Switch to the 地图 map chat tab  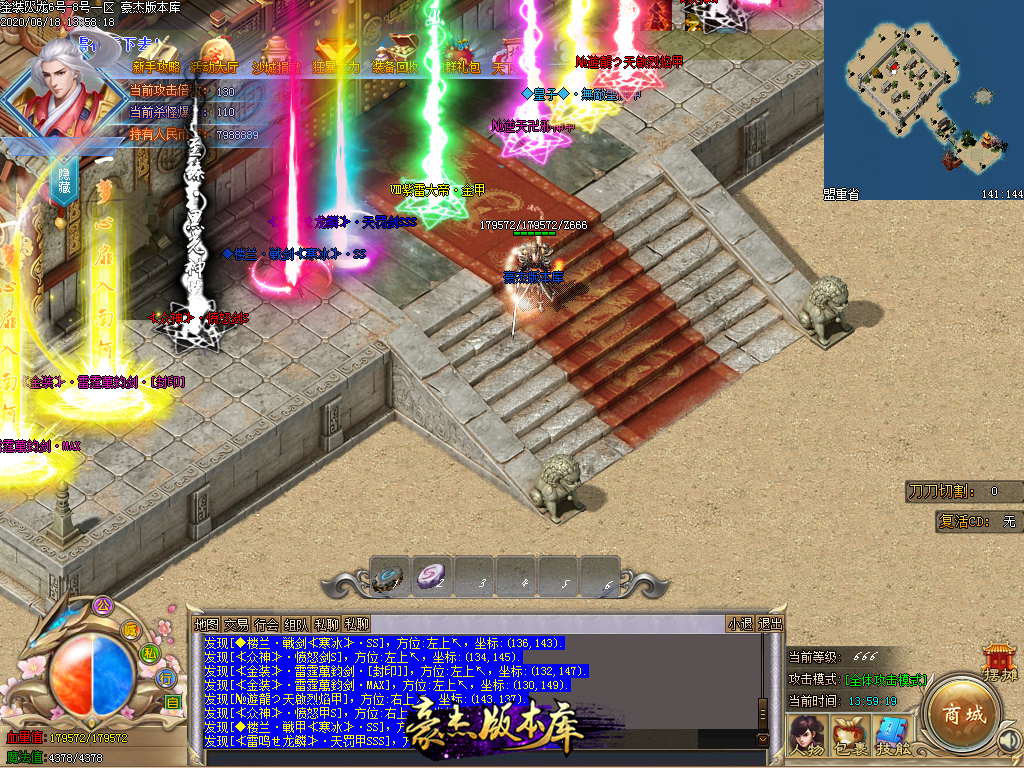pos(206,624)
